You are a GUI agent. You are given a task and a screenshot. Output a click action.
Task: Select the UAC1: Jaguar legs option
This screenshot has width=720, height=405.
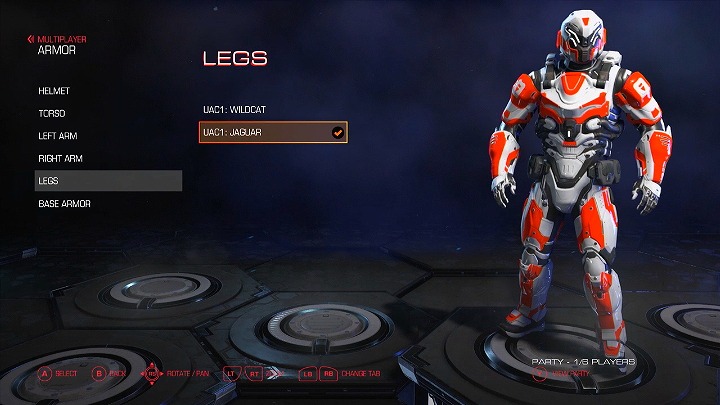click(x=273, y=132)
